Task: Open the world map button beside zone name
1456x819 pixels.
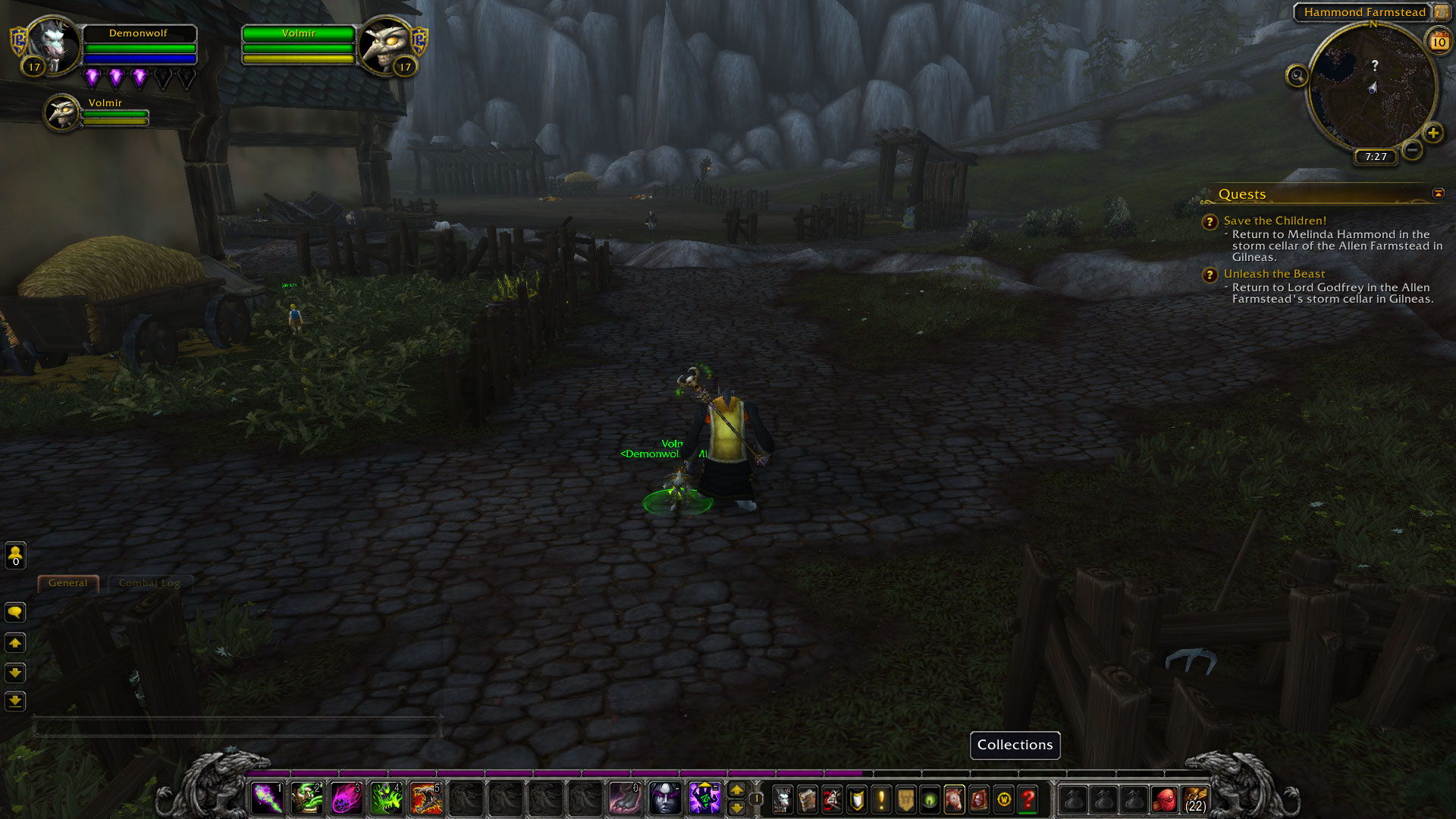Action: (x=1440, y=12)
